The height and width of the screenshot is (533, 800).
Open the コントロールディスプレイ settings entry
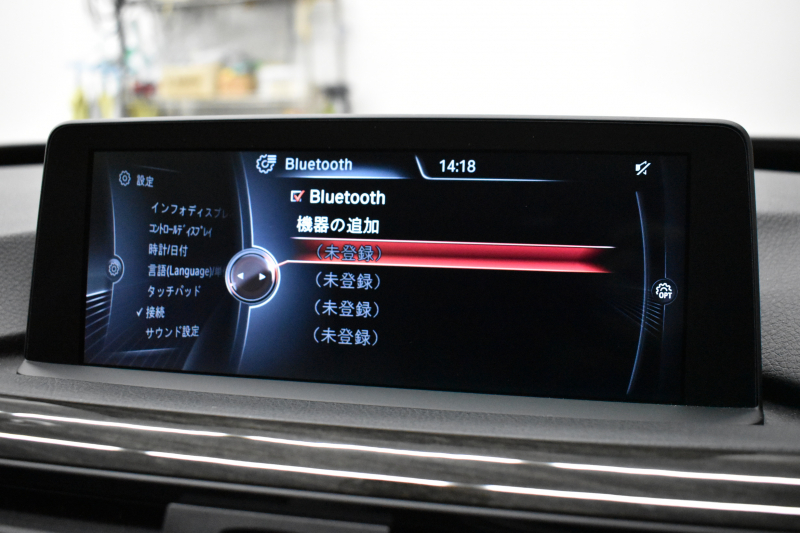click(x=187, y=230)
